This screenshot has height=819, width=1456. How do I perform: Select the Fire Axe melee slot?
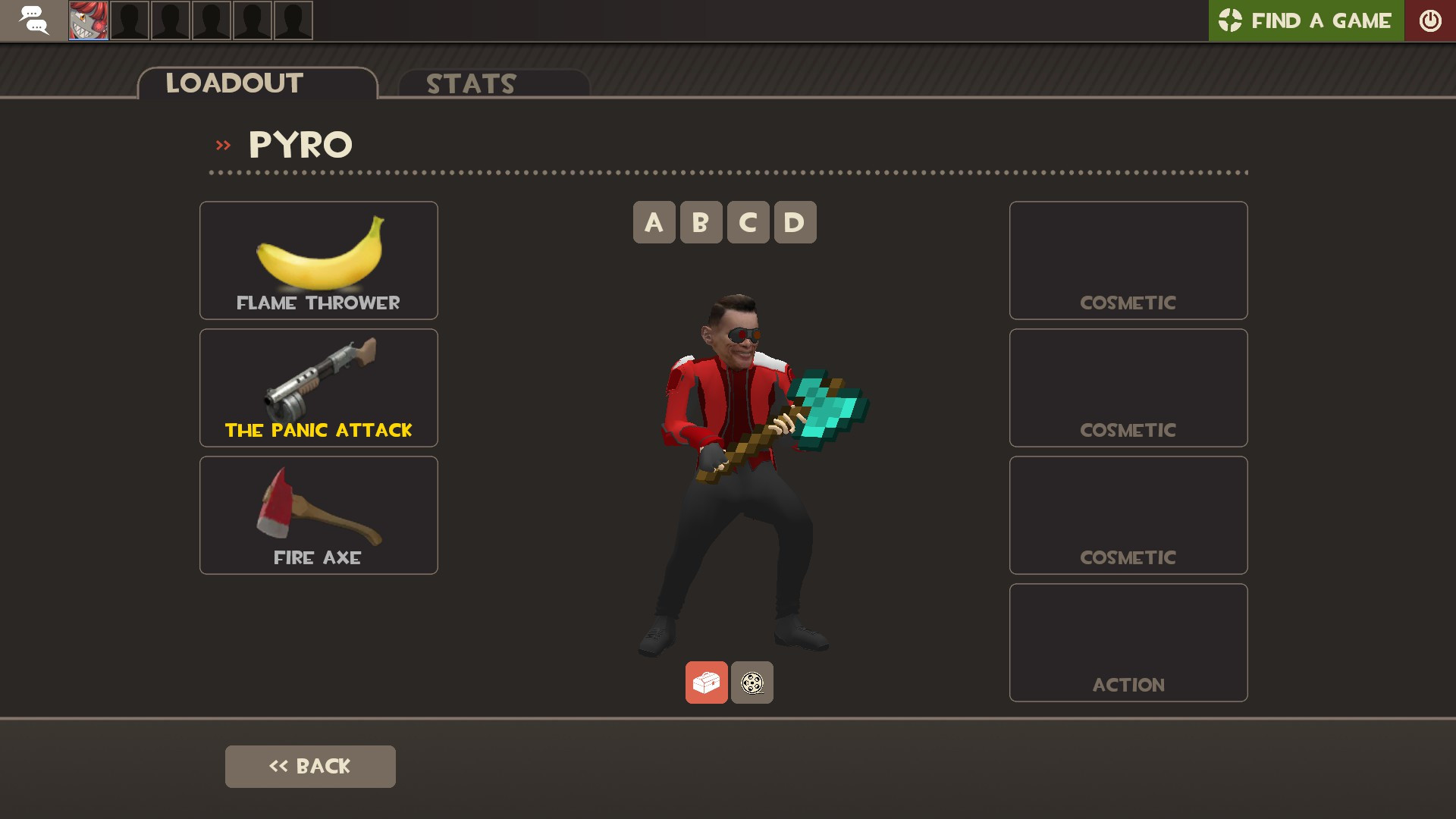pos(318,515)
